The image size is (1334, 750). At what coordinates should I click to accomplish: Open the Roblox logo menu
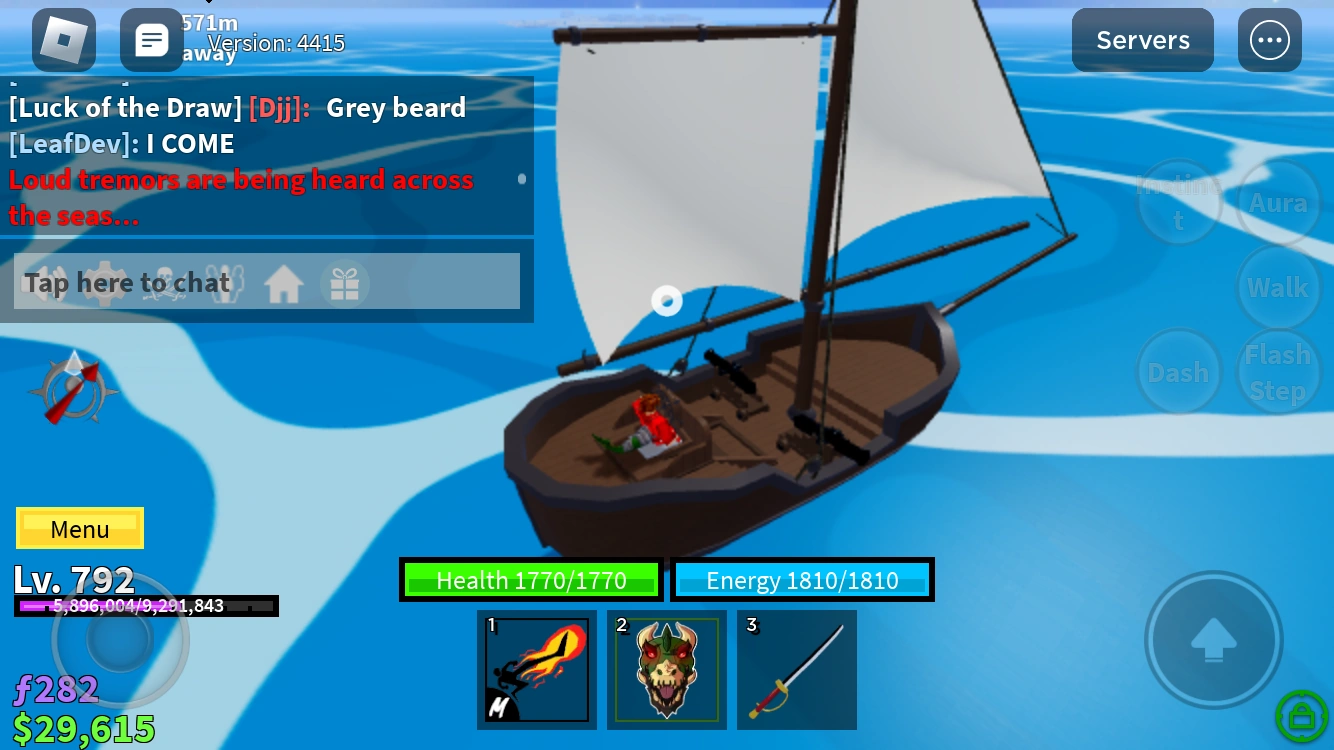click(x=63, y=40)
